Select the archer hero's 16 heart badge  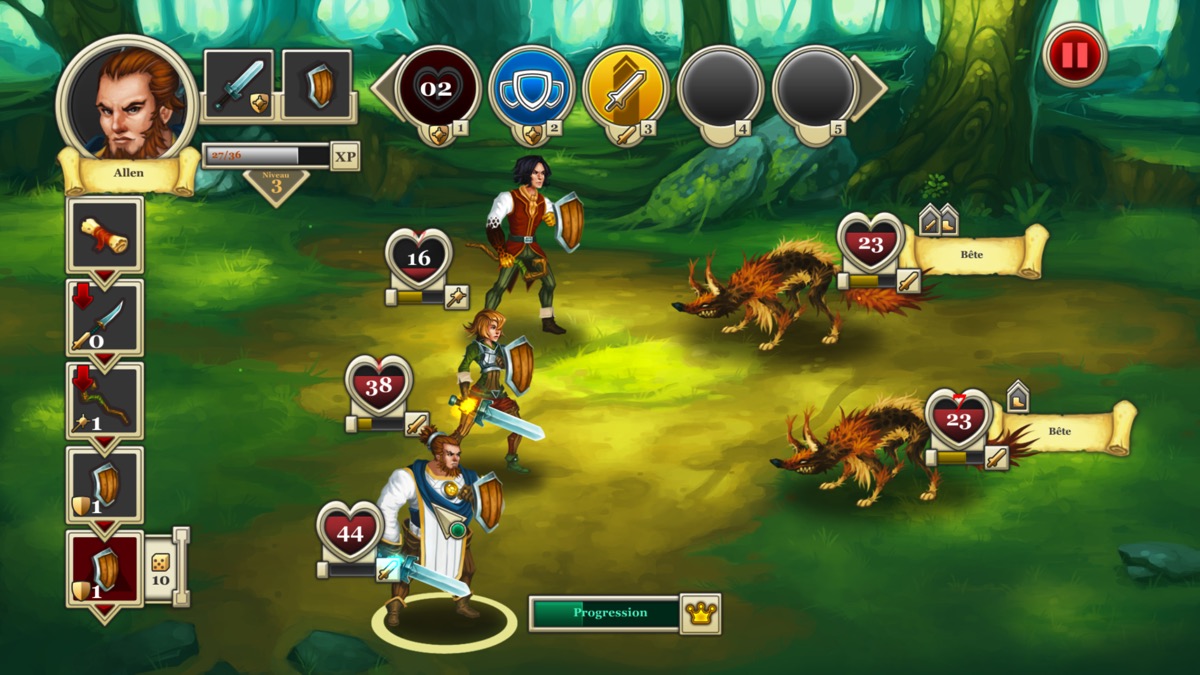click(x=419, y=259)
